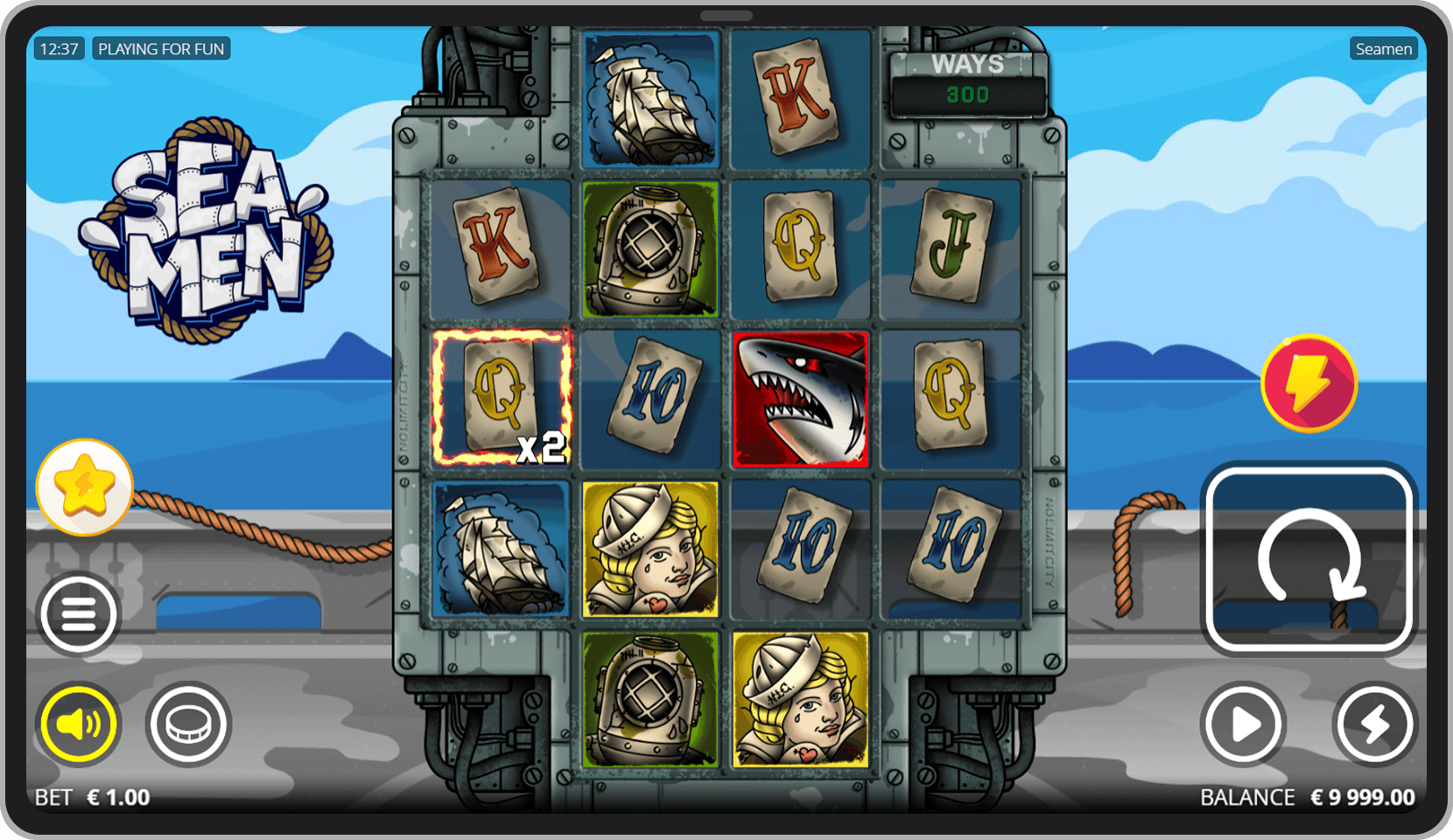Enable turbo spin lightning icon
Image resolution: width=1453 pixels, height=840 pixels.
[1374, 724]
